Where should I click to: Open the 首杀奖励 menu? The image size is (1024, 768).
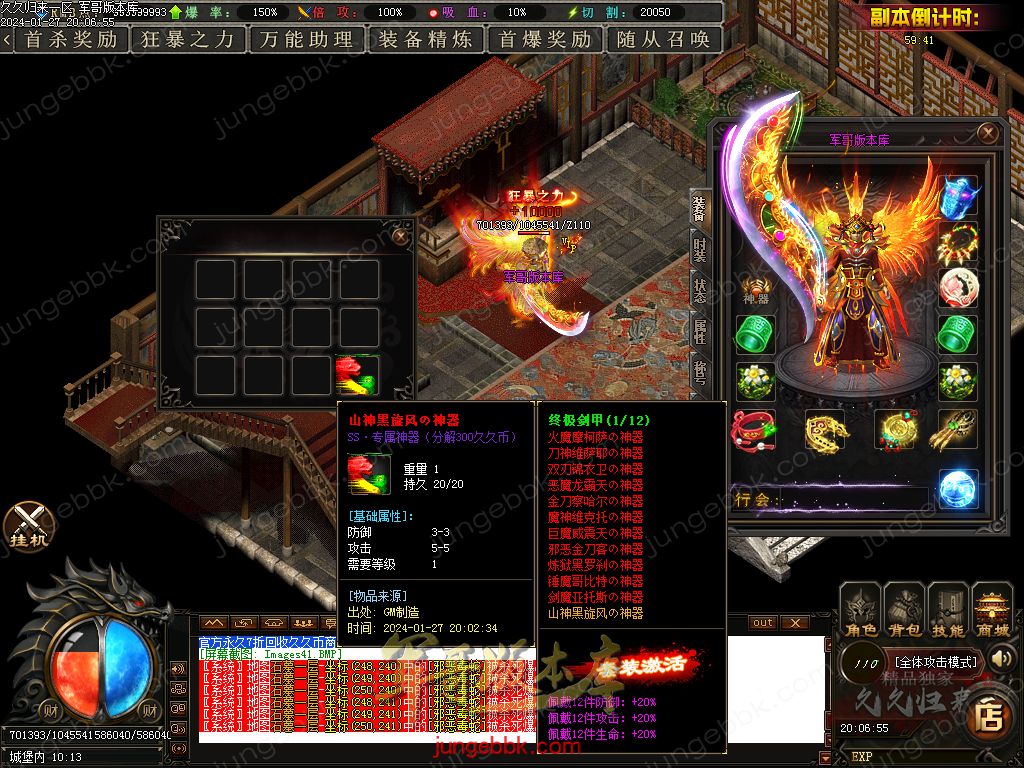[70, 39]
